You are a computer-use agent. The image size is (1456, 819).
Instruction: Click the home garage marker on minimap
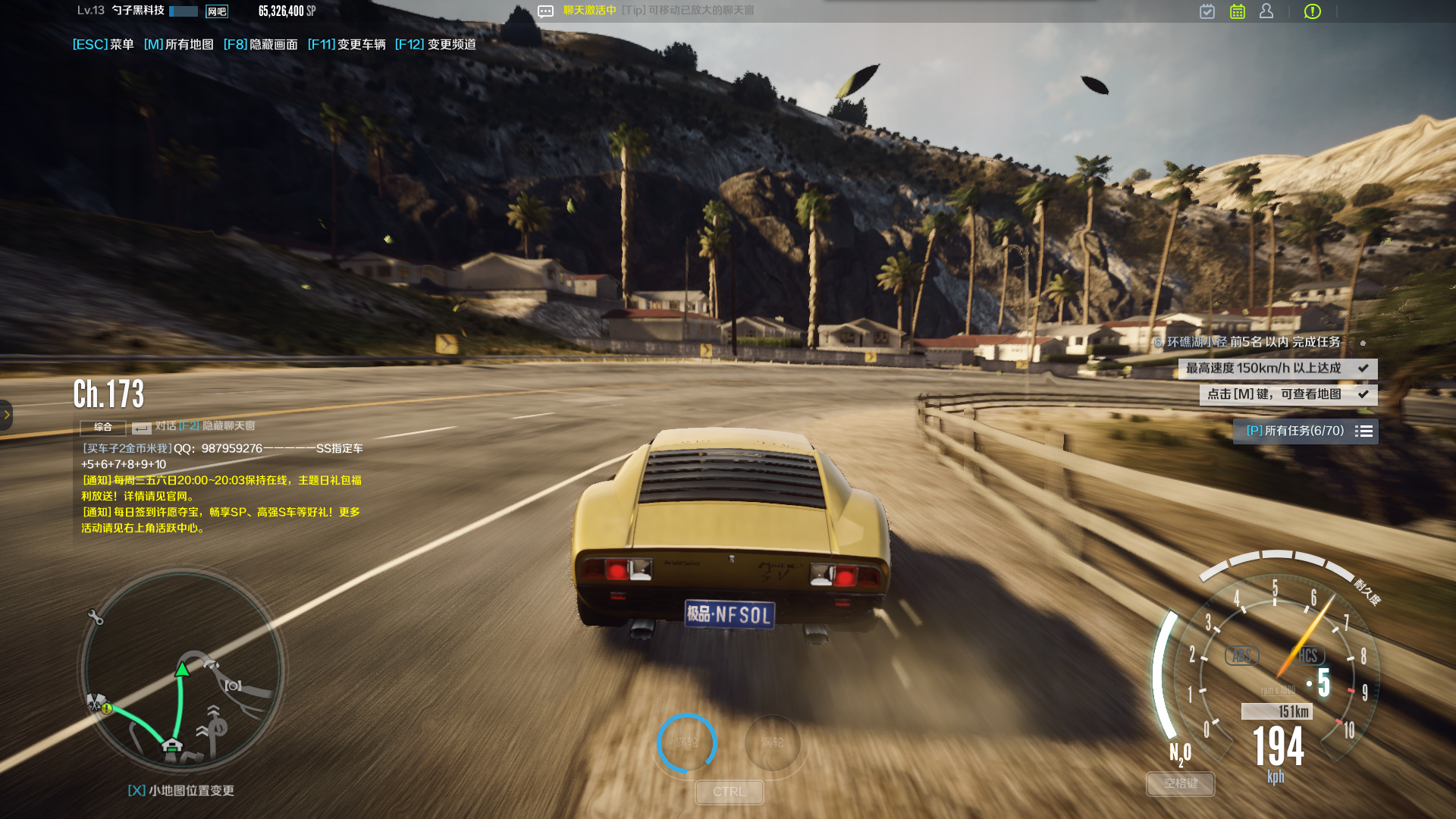click(x=172, y=745)
